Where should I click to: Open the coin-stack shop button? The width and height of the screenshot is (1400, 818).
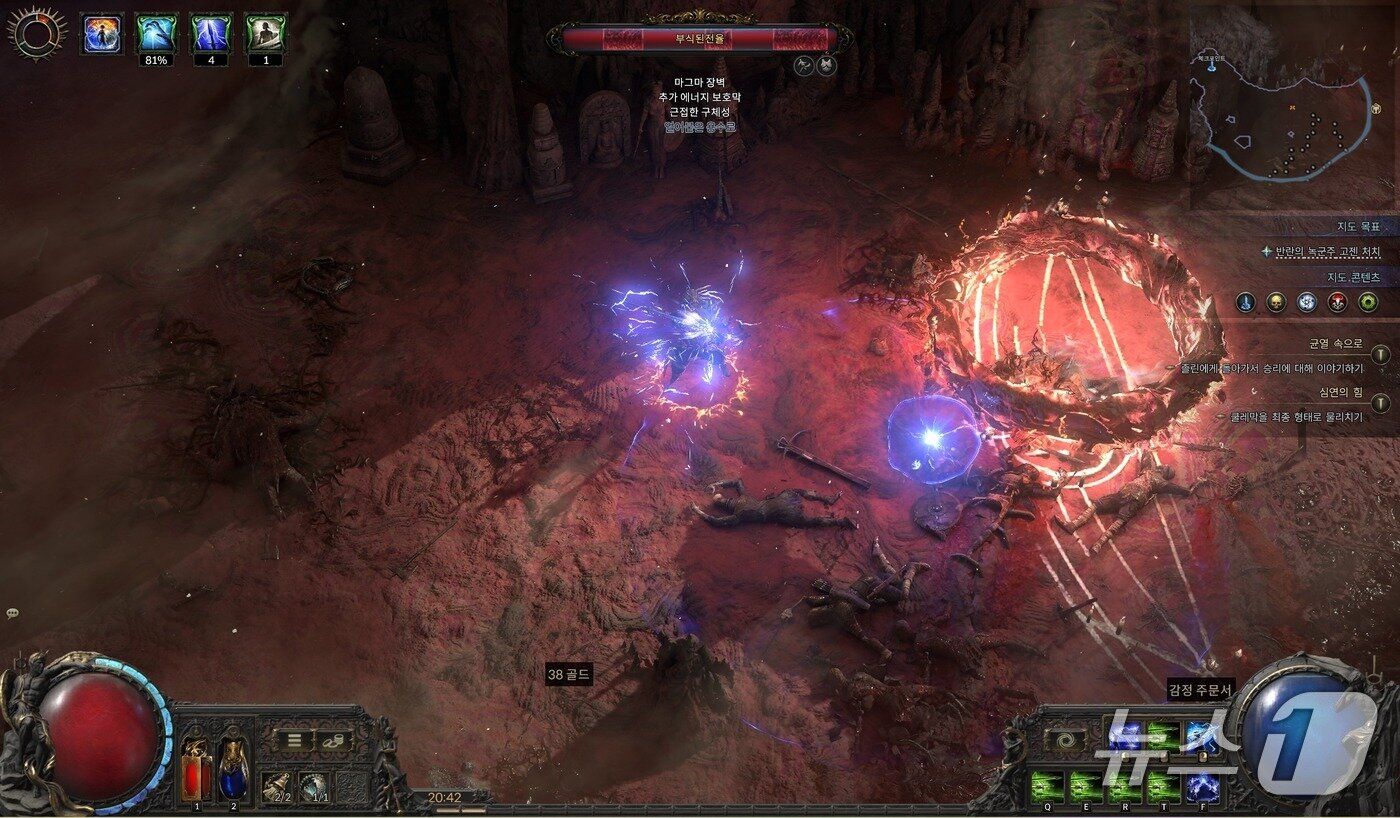click(x=331, y=741)
